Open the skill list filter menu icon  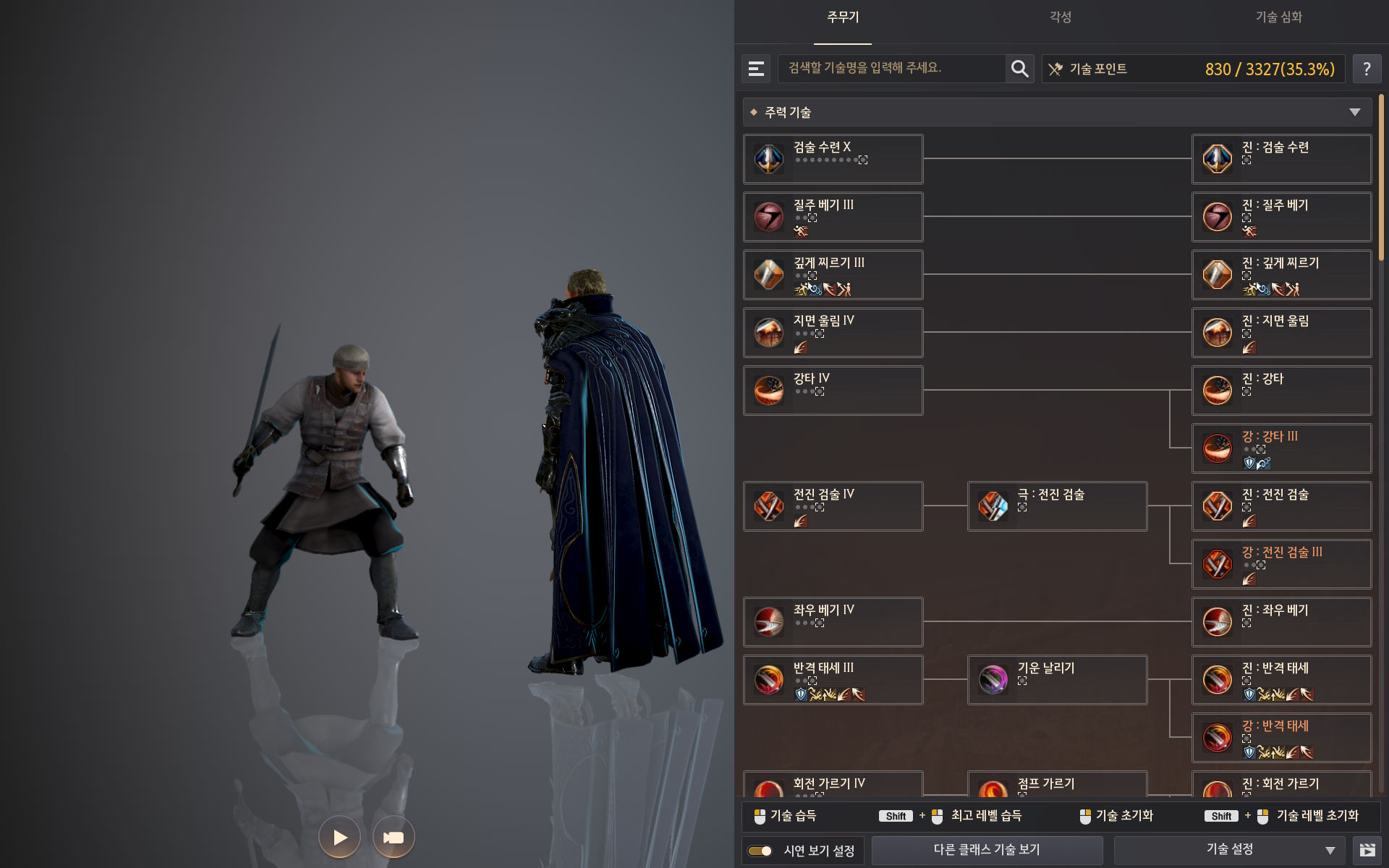pos(756,69)
